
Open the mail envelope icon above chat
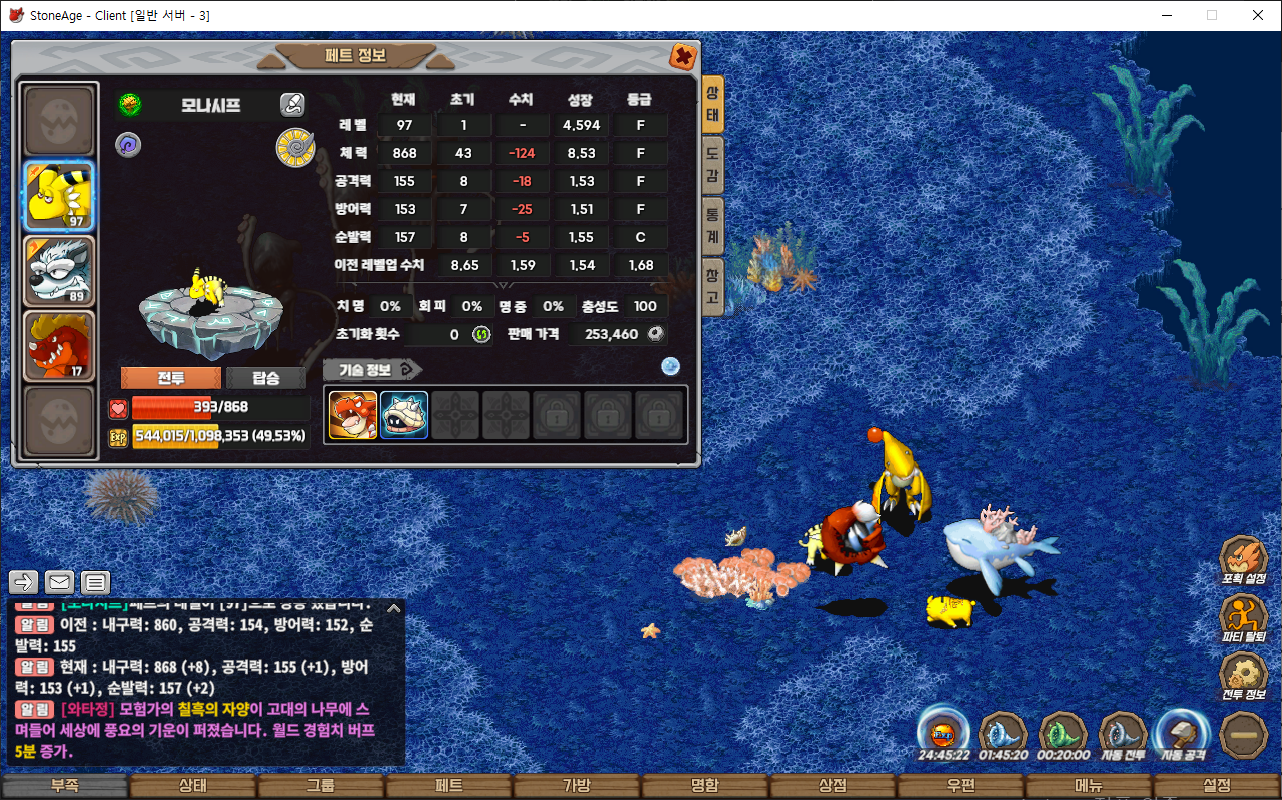pyautogui.click(x=59, y=582)
